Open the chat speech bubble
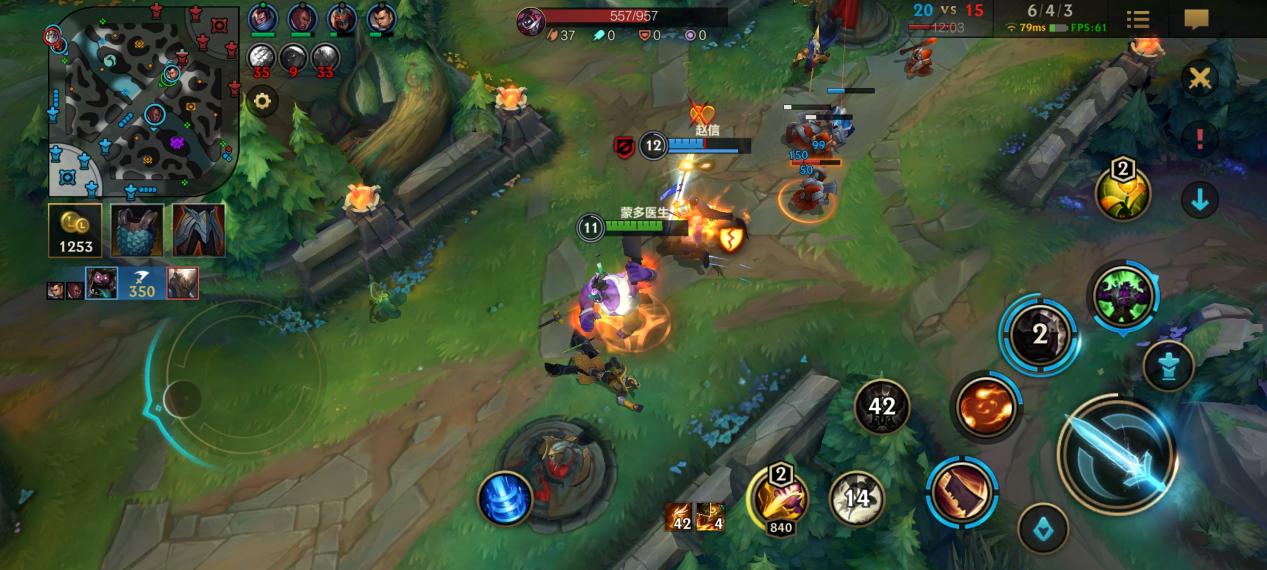 (x=1196, y=19)
